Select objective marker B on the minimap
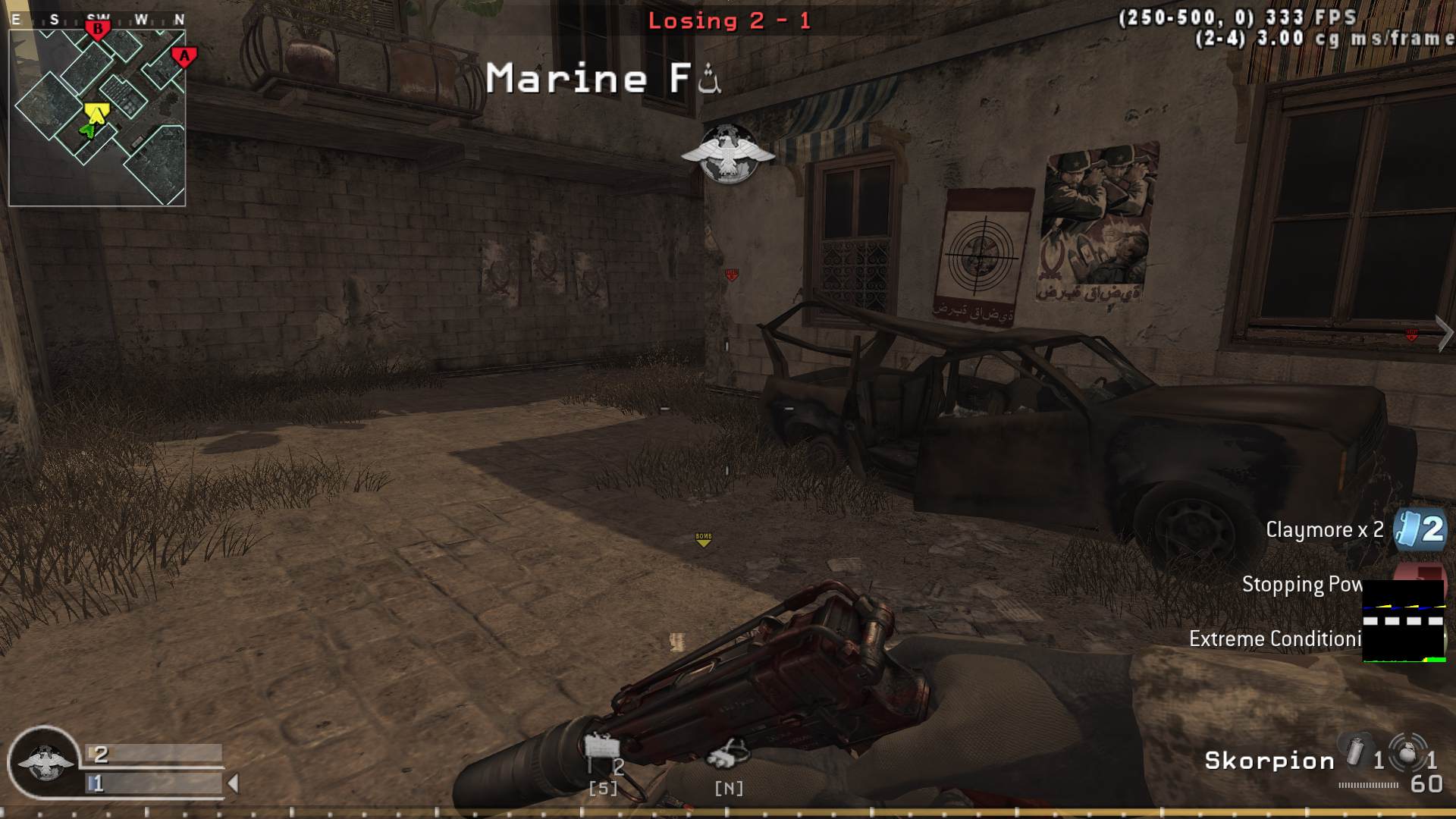Image resolution: width=1456 pixels, height=819 pixels. point(98,29)
